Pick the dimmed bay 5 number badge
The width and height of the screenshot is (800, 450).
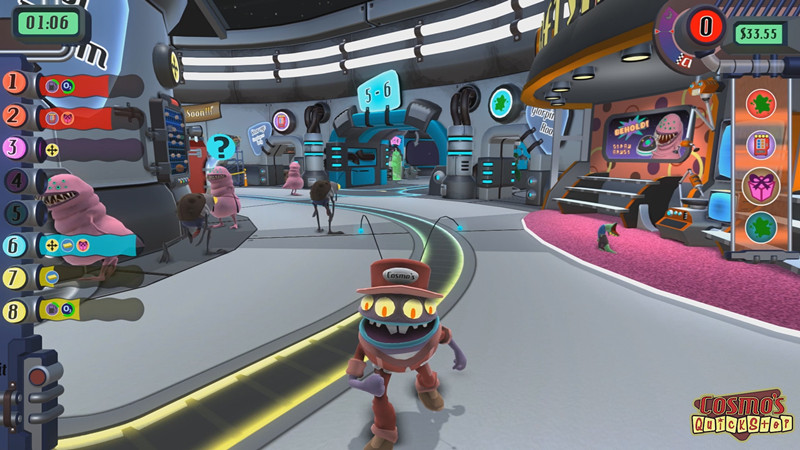point(16,213)
